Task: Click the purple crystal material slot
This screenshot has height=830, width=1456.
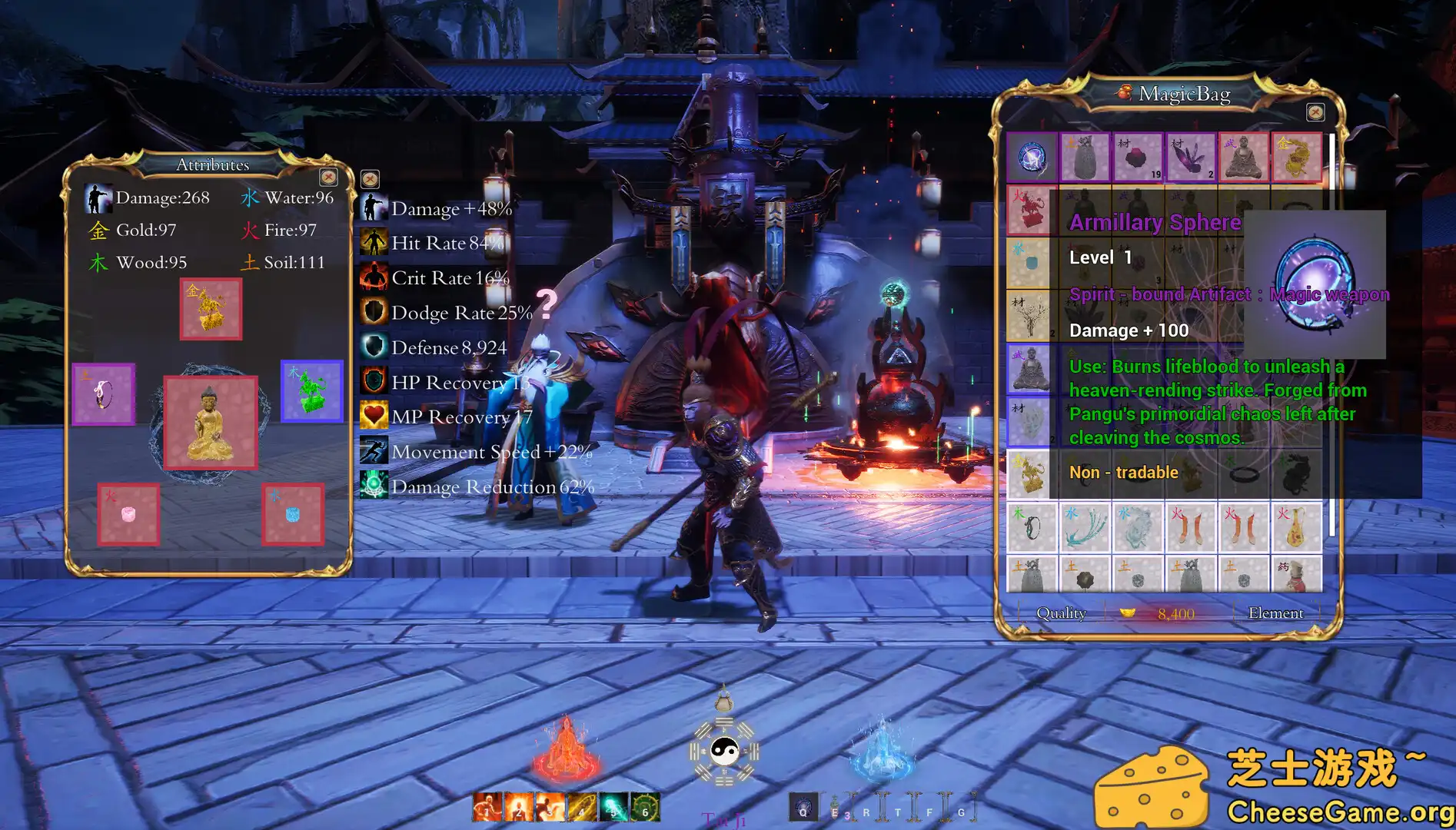Action: [1191, 158]
